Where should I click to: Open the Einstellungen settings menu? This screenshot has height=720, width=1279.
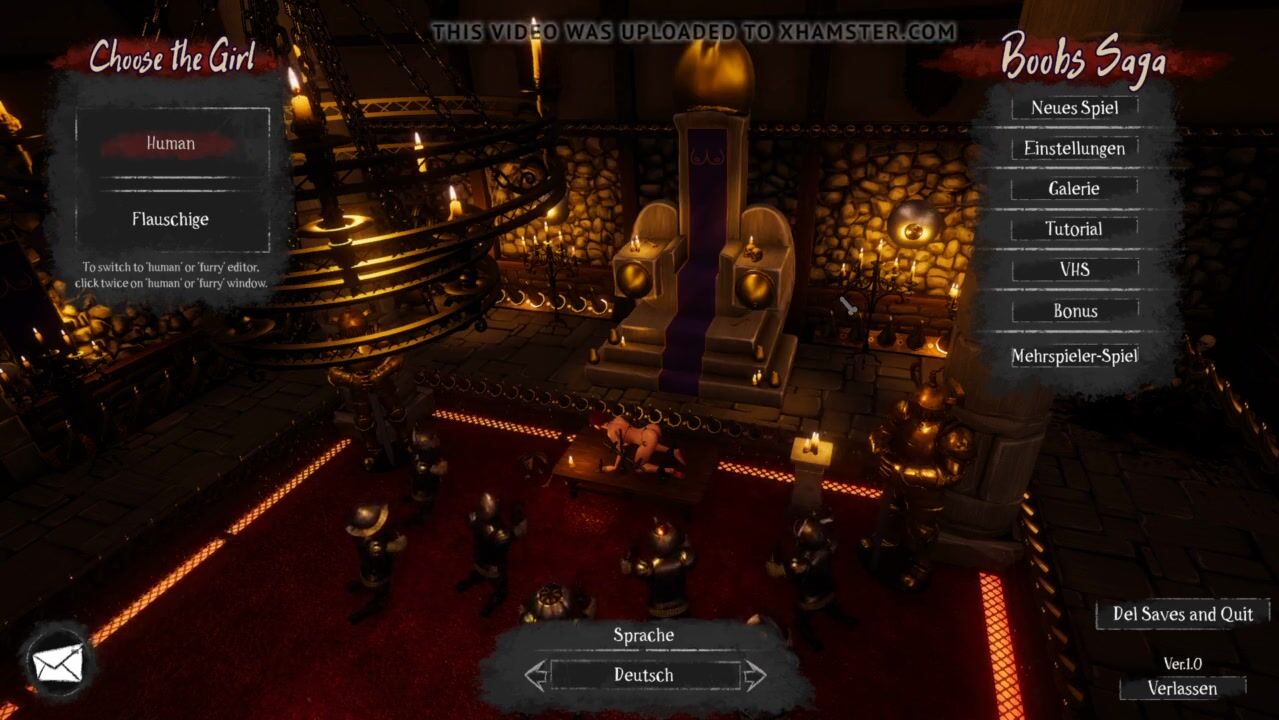point(1074,149)
